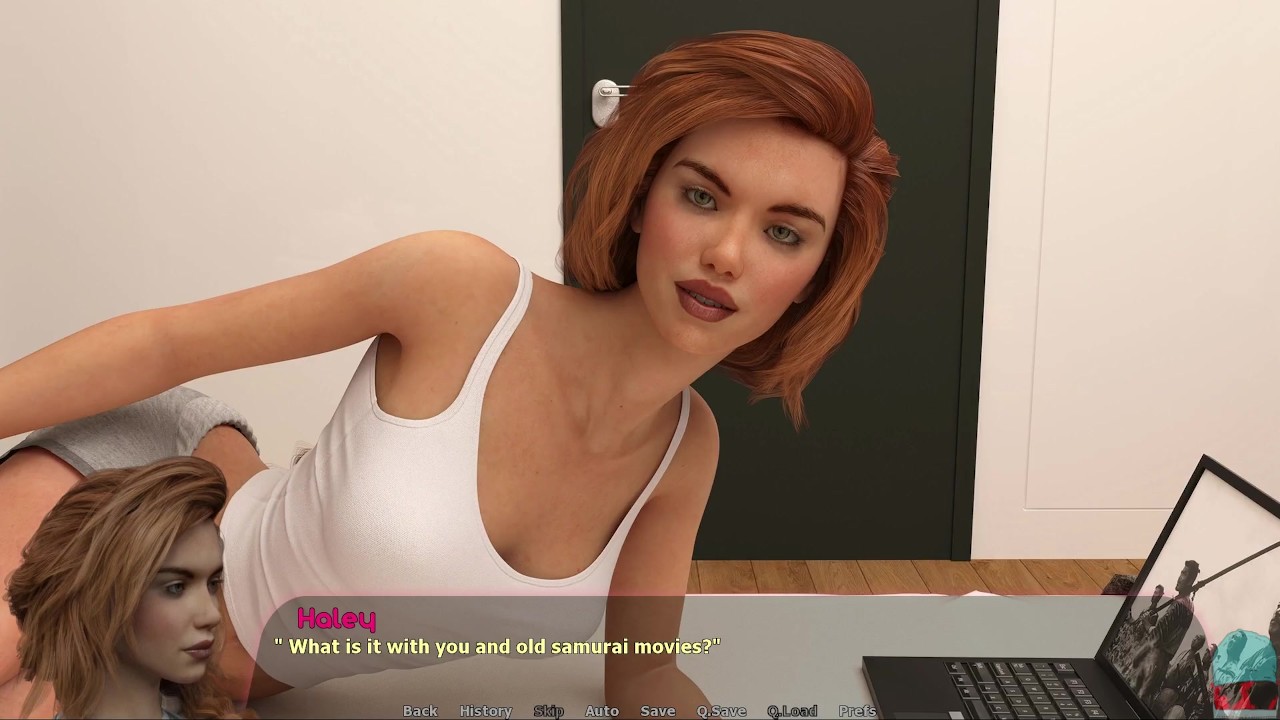Image resolution: width=1280 pixels, height=720 pixels.
Task: Toggle Auto dialogue advance
Action: click(601, 711)
